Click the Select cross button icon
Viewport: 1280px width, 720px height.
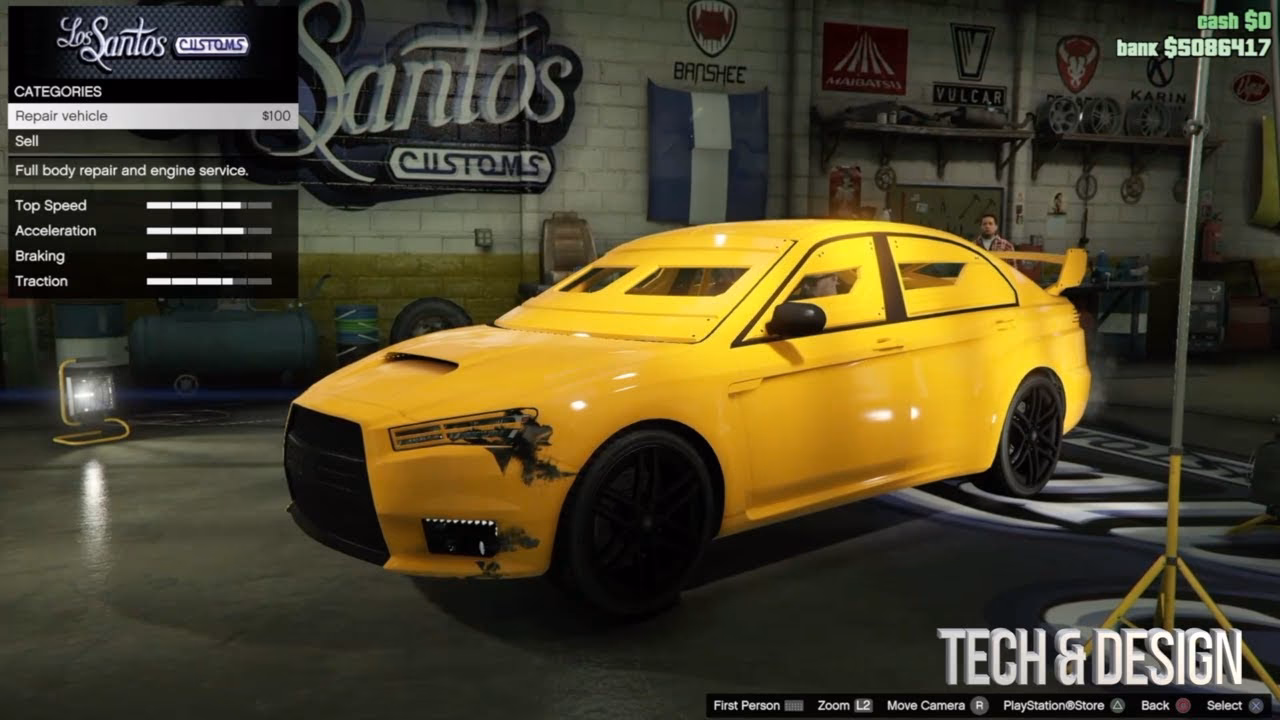(x=1253, y=705)
